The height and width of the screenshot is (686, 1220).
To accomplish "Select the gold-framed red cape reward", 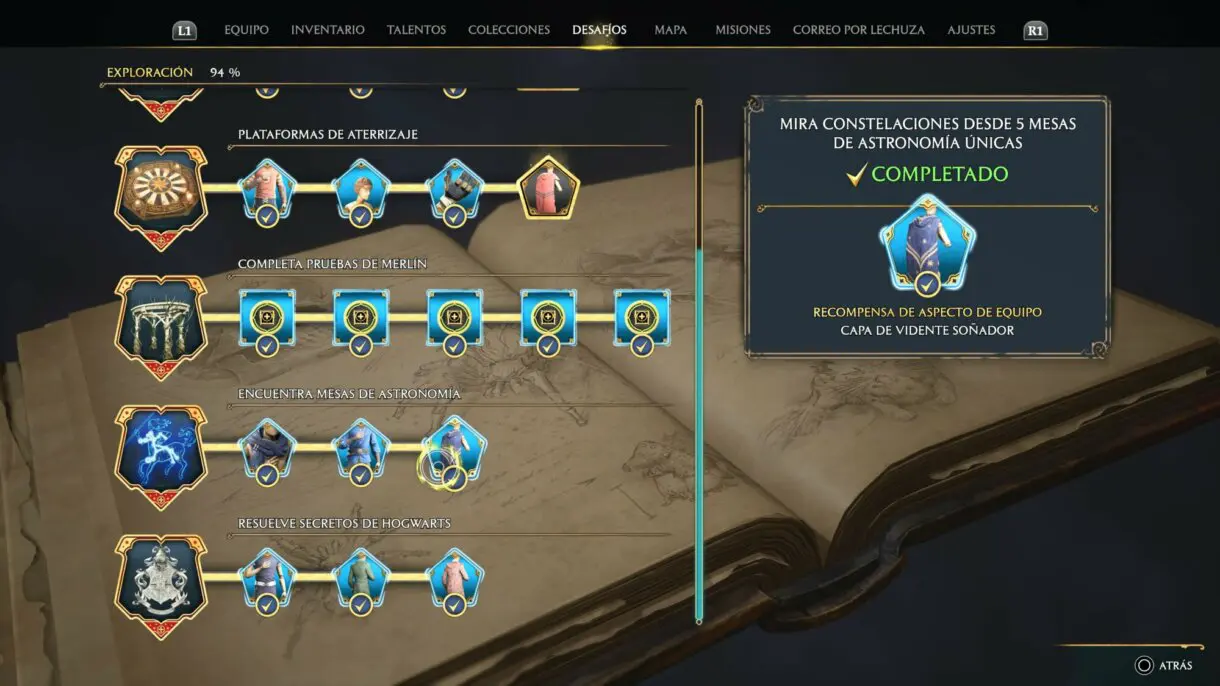I will (548, 187).
